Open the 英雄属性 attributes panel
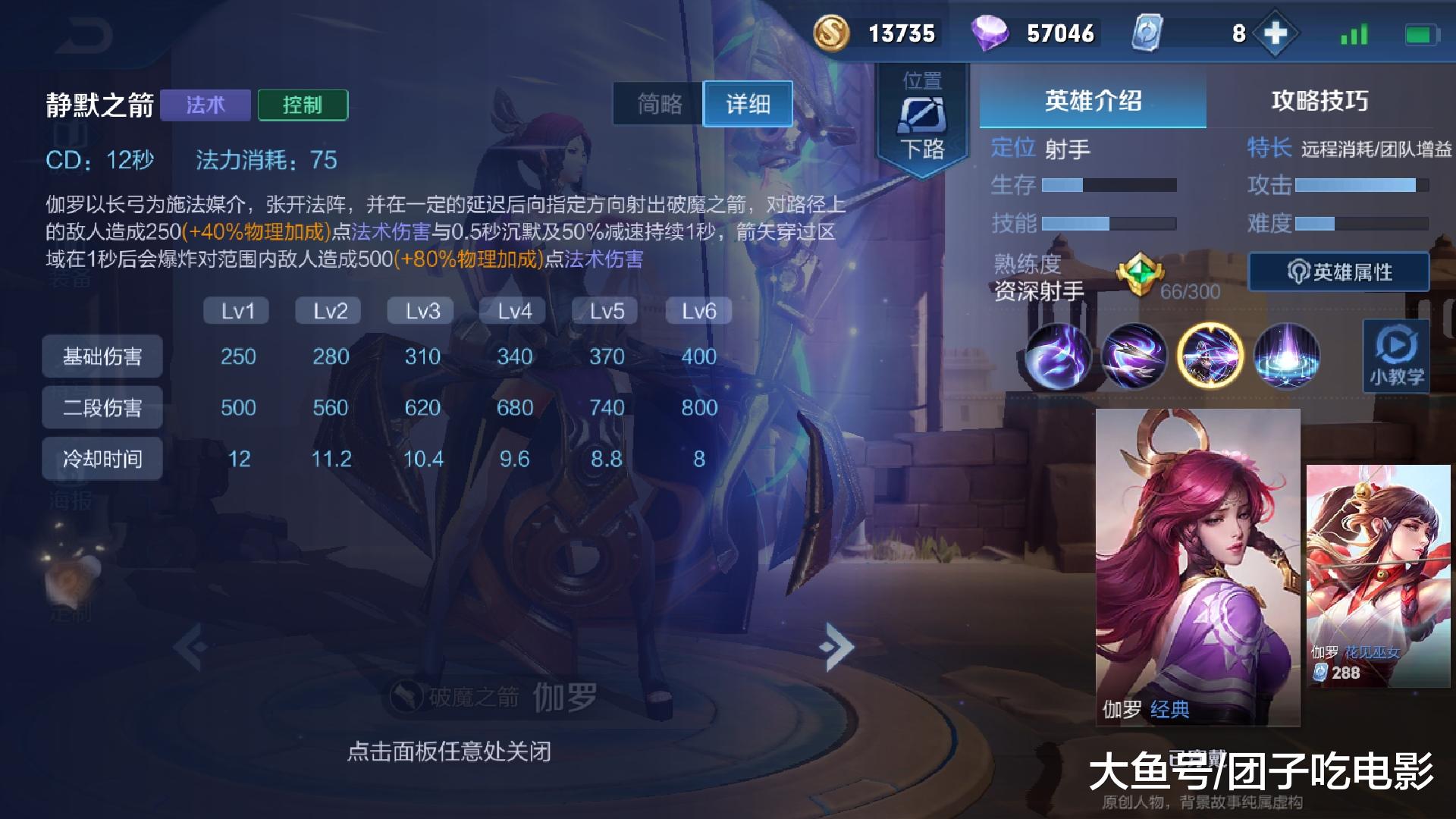 1338,271
